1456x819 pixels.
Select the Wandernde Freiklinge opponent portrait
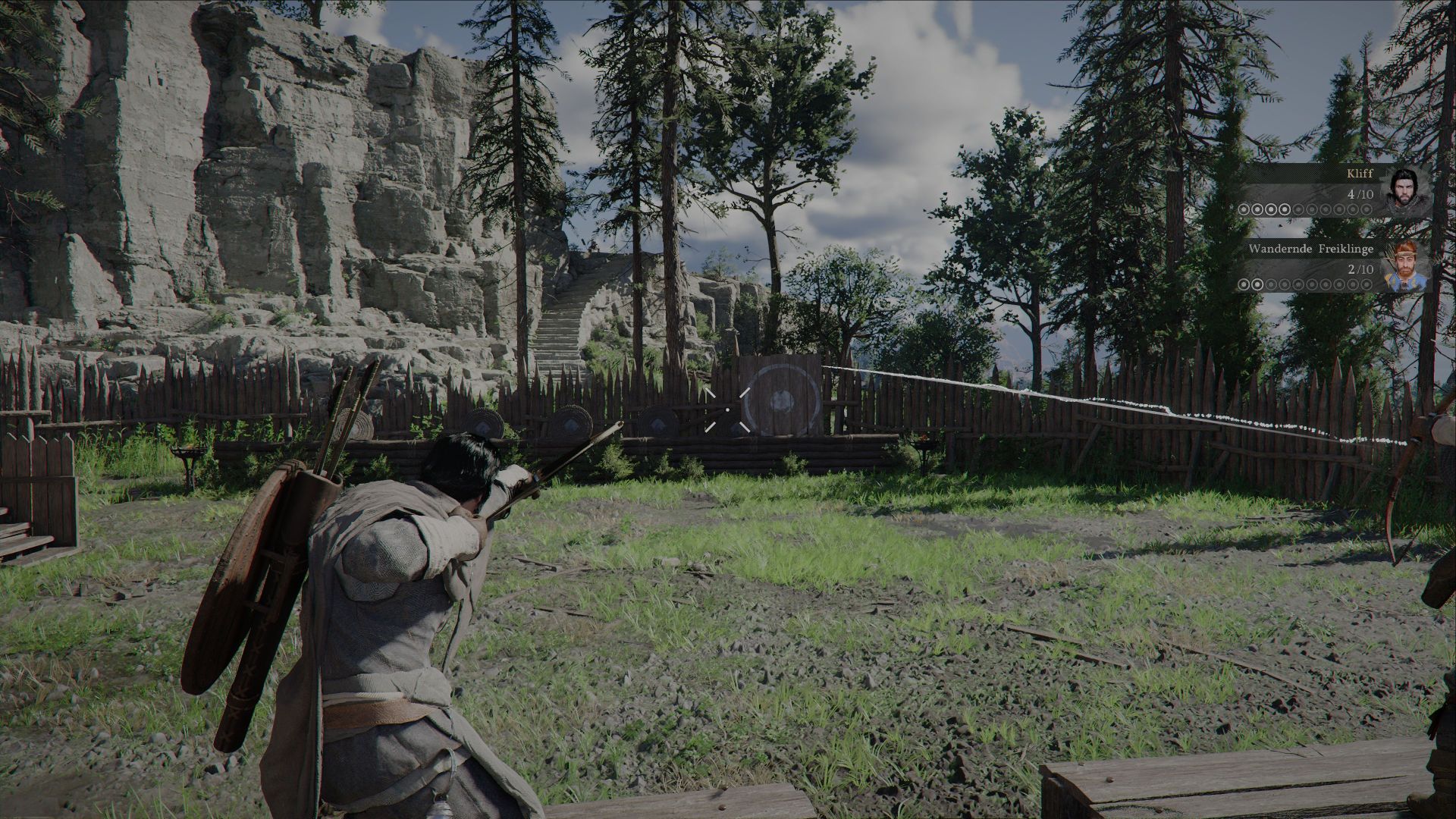pos(1405,267)
